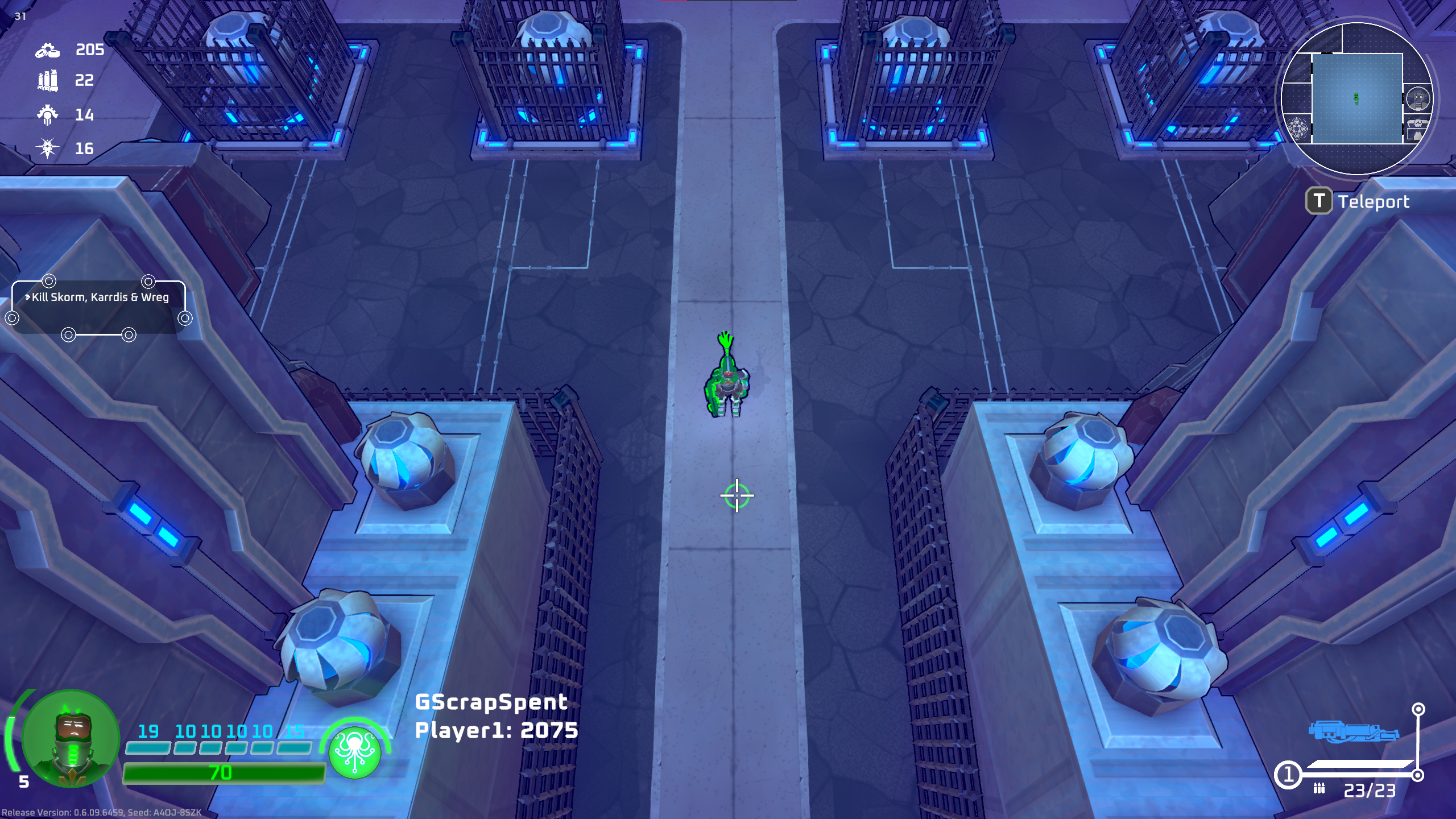Click the green character portrait

point(71,738)
